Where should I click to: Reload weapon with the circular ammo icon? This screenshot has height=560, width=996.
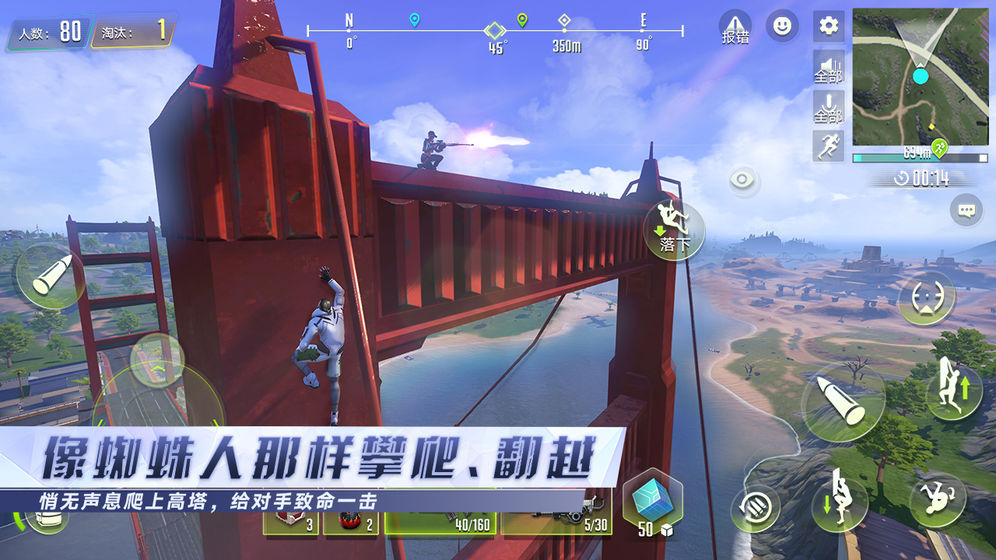point(755,505)
